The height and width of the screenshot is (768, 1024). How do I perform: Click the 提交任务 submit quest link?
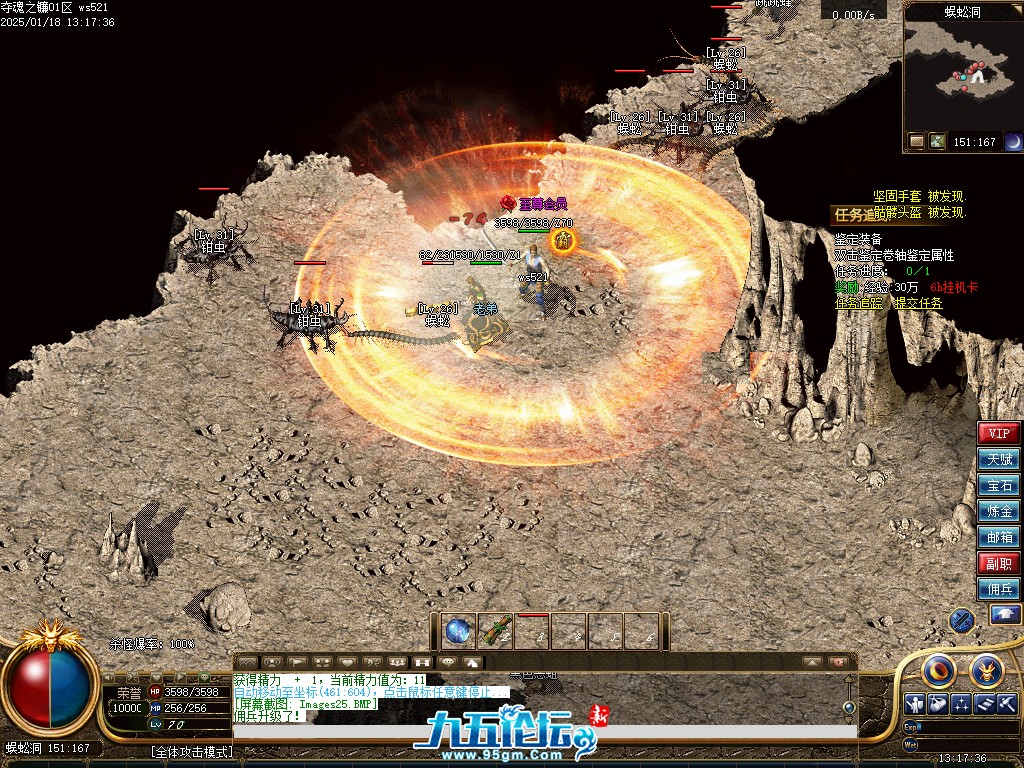tap(917, 303)
